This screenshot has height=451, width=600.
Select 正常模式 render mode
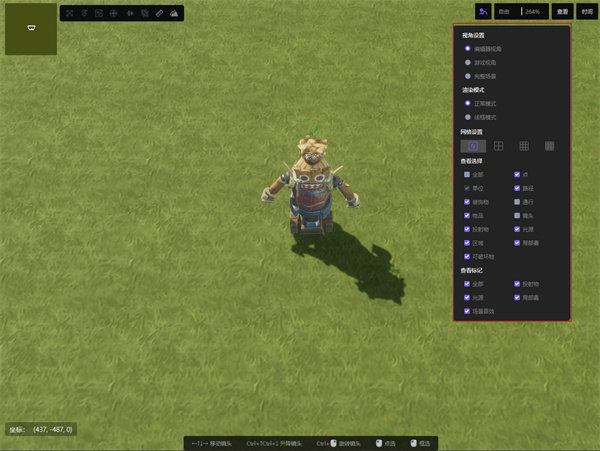coord(468,103)
